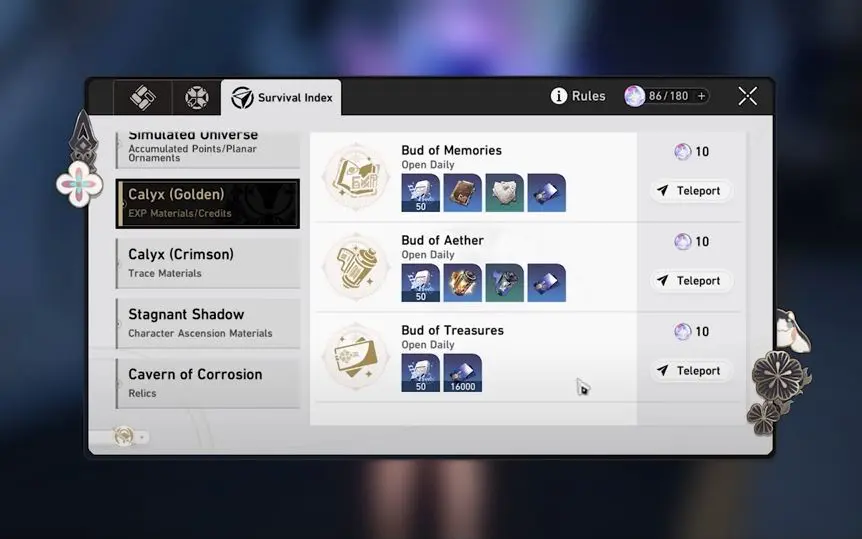This screenshot has width=862, height=539.
Task: Teleport to Bud of Treasures
Action: tap(690, 371)
